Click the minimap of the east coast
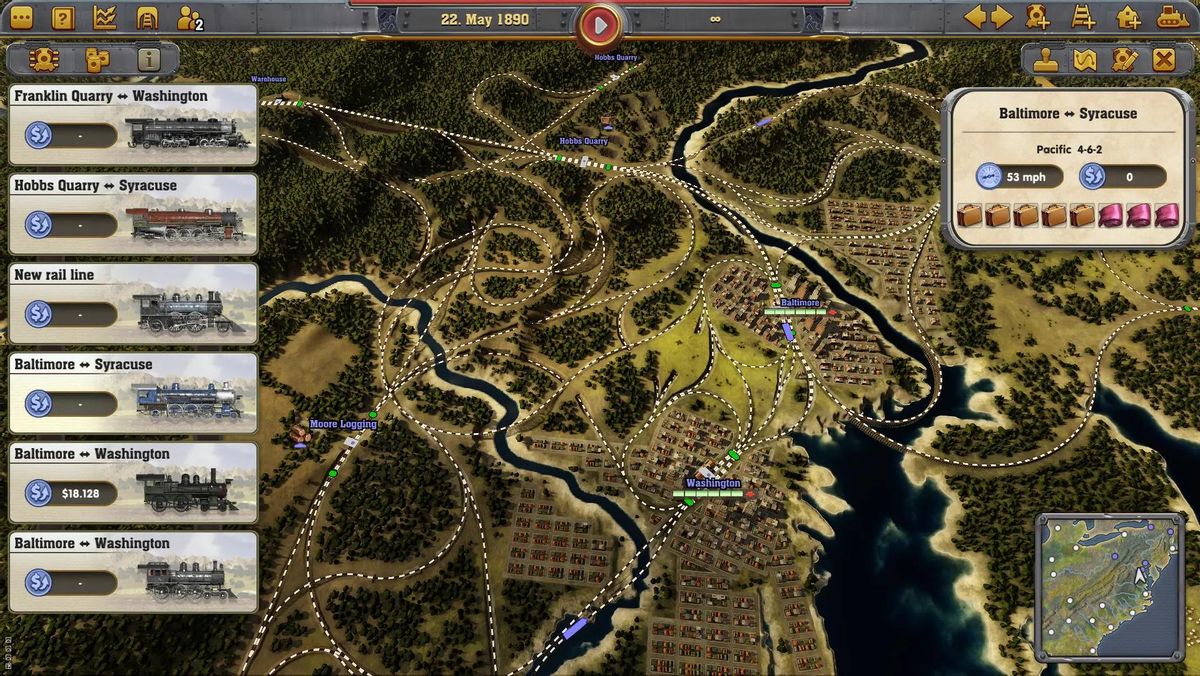This screenshot has height=676, width=1200. [1108, 586]
